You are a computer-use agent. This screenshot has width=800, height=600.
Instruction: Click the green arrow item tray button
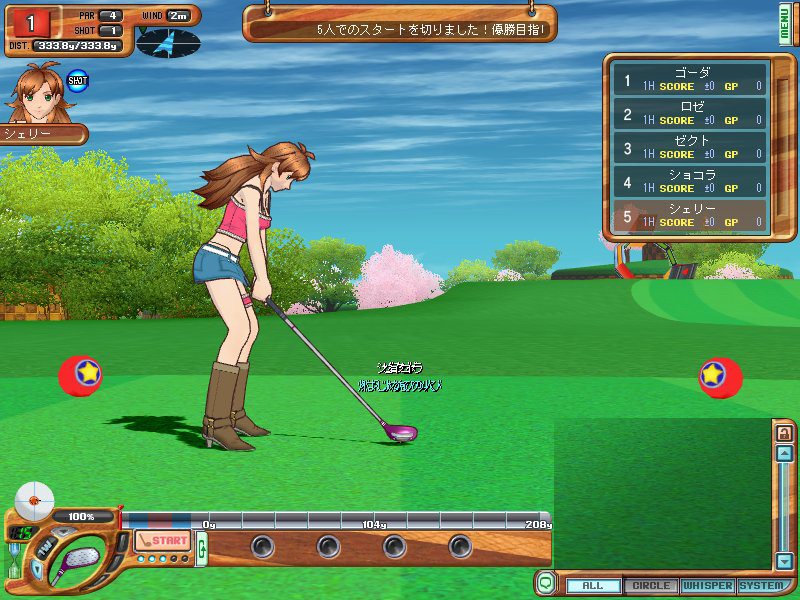(x=202, y=548)
